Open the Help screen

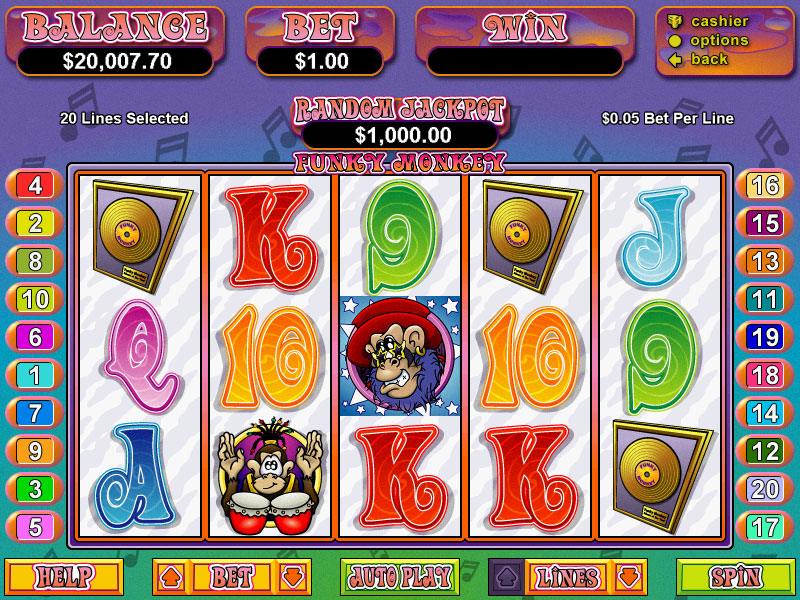coord(64,577)
